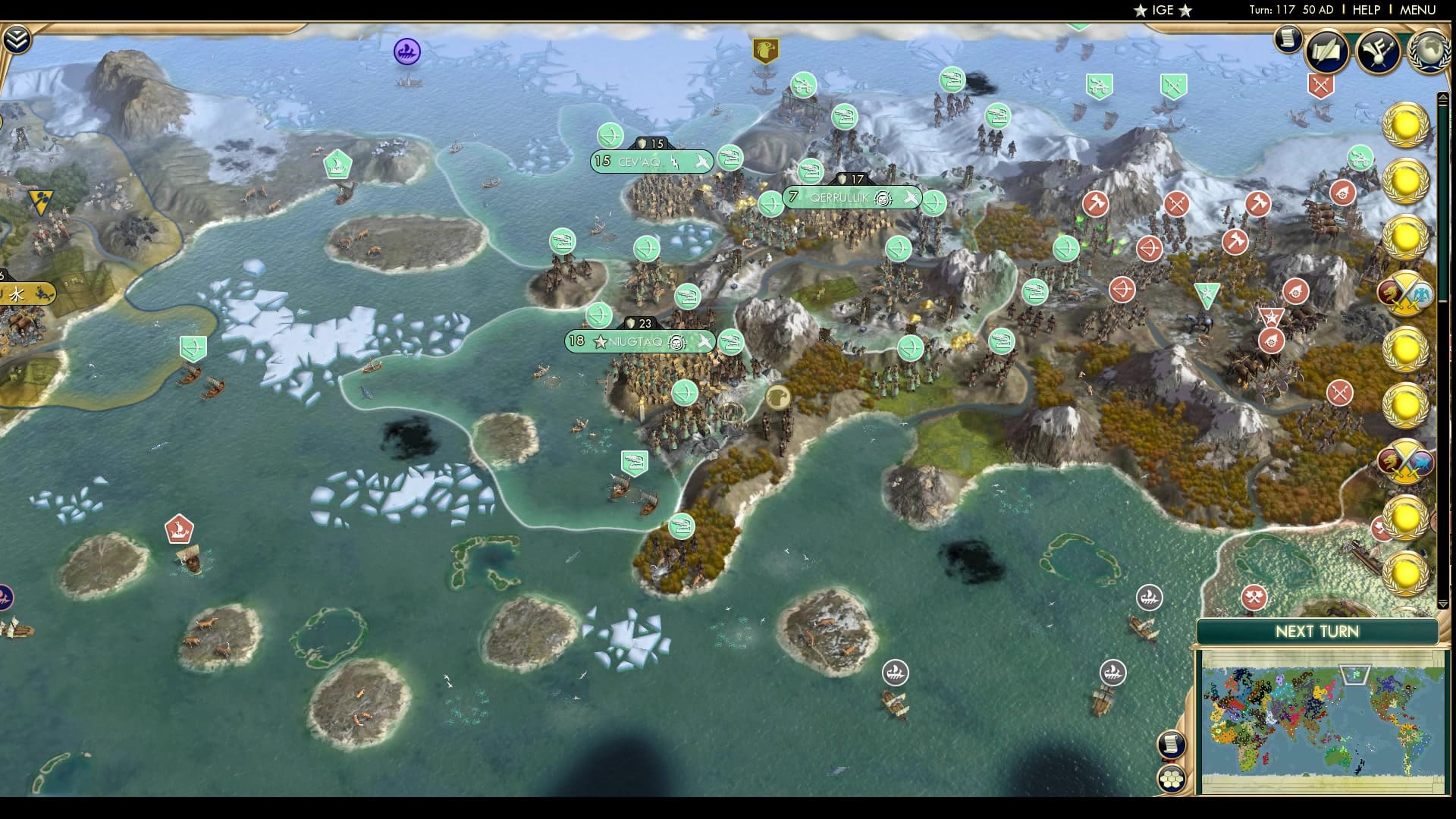The image size is (1456, 819).
Task: Click the red war declaration shield icon
Action: pos(1320,86)
